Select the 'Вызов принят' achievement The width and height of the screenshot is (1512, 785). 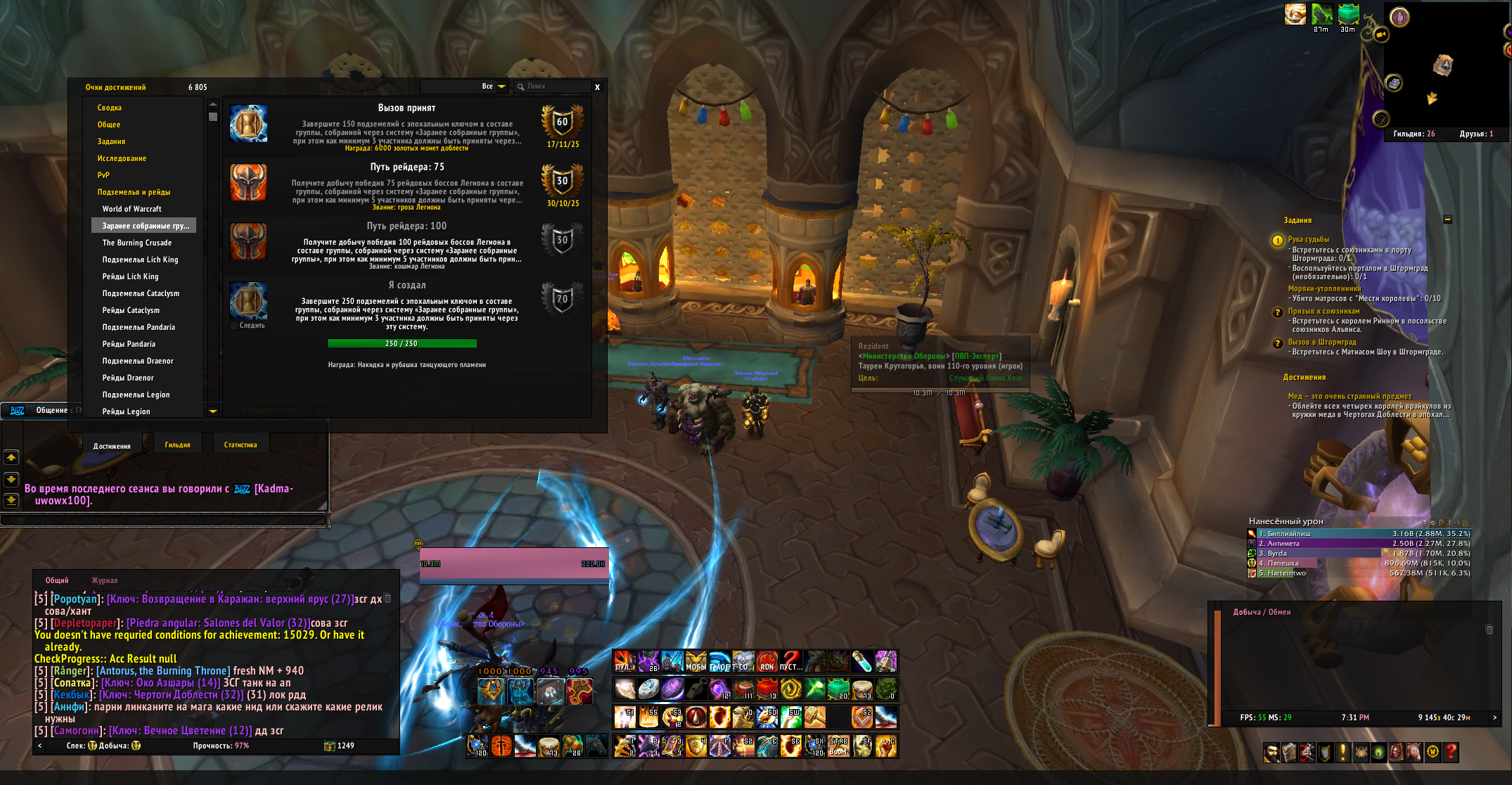point(406,127)
